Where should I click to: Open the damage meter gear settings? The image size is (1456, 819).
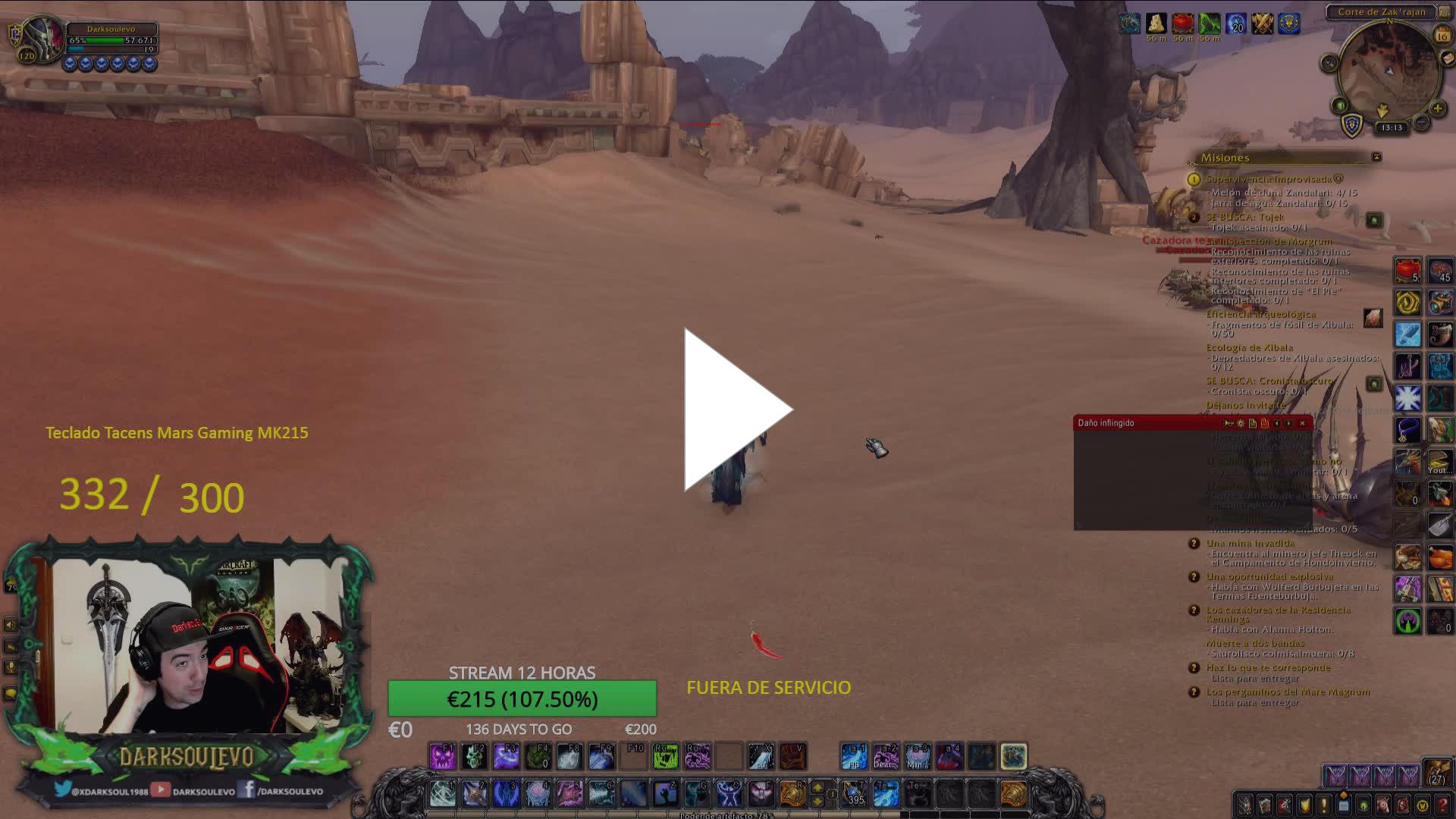pyautogui.click(x=1241, y=423)
